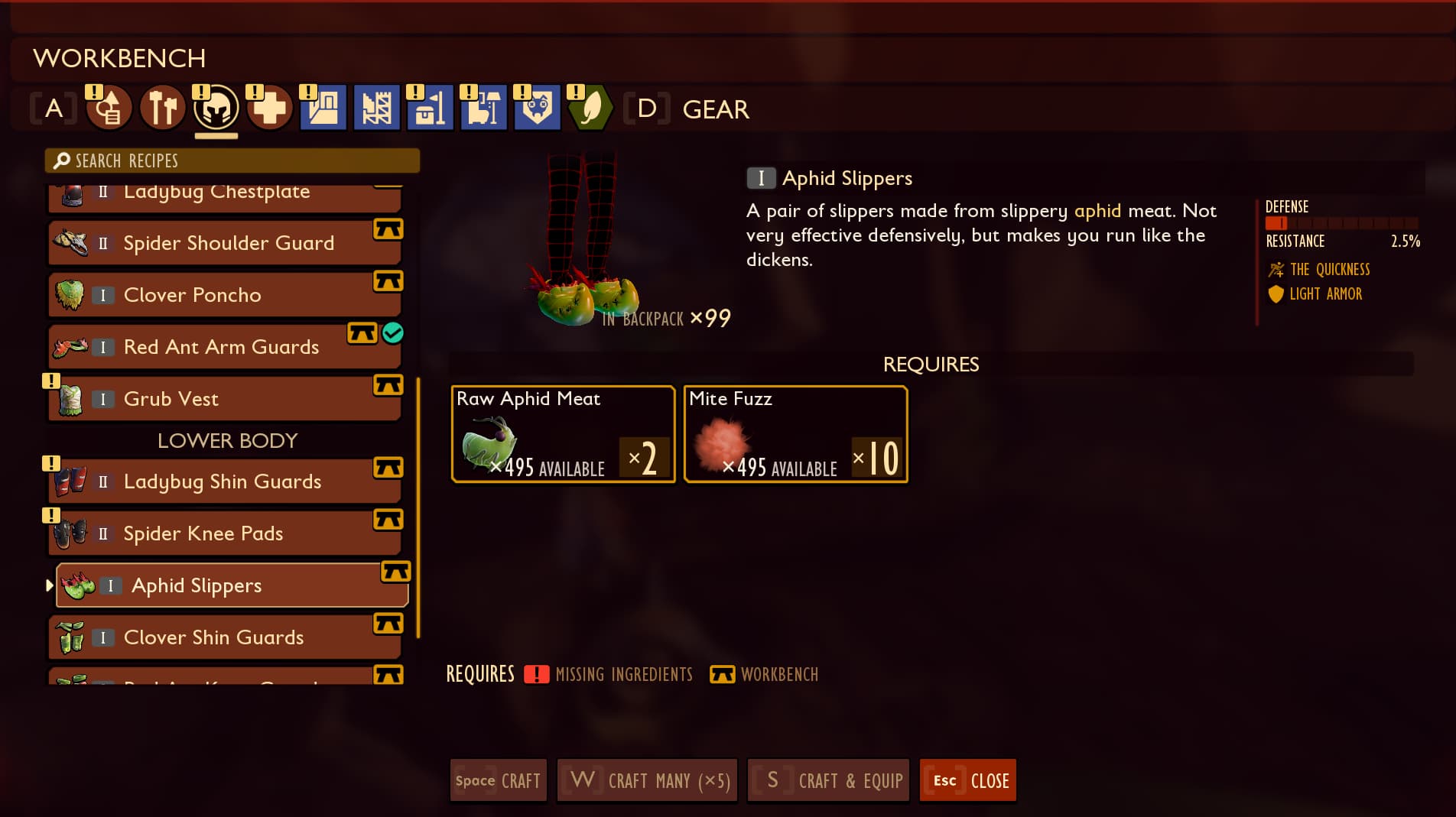Open the Furniture category lamp icon

coord(483,109)
